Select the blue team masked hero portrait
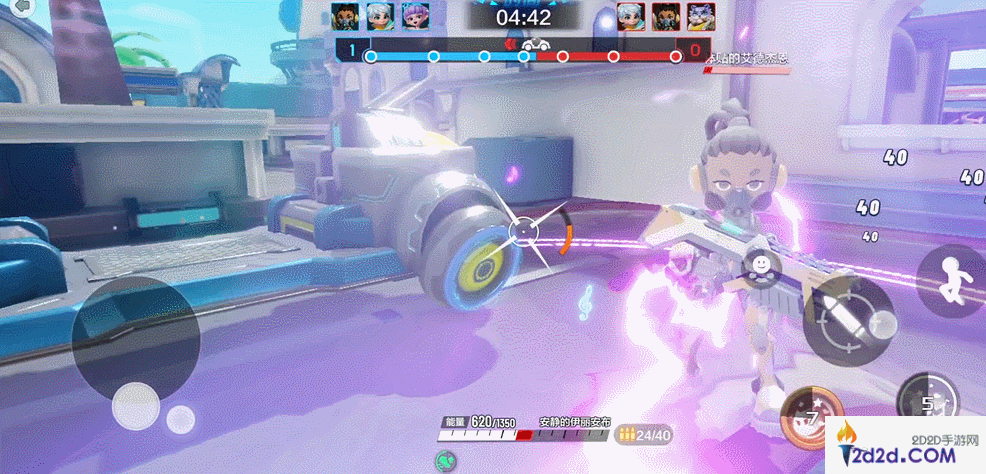Screen dimensions: 986x474 click(x=345, y=16)
